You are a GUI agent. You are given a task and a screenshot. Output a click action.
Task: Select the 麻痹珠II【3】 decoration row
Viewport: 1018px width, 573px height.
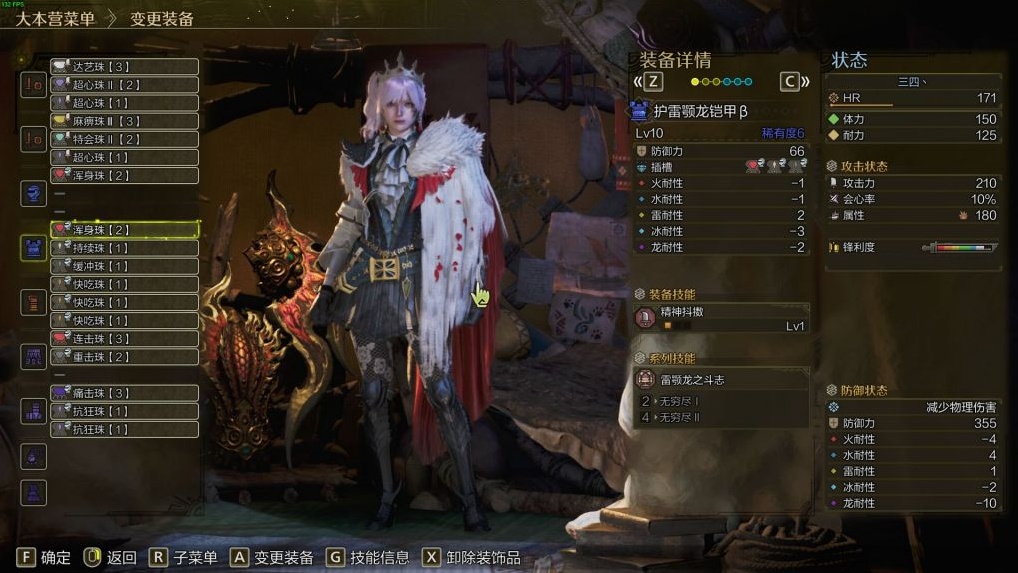tap(124, 121)
